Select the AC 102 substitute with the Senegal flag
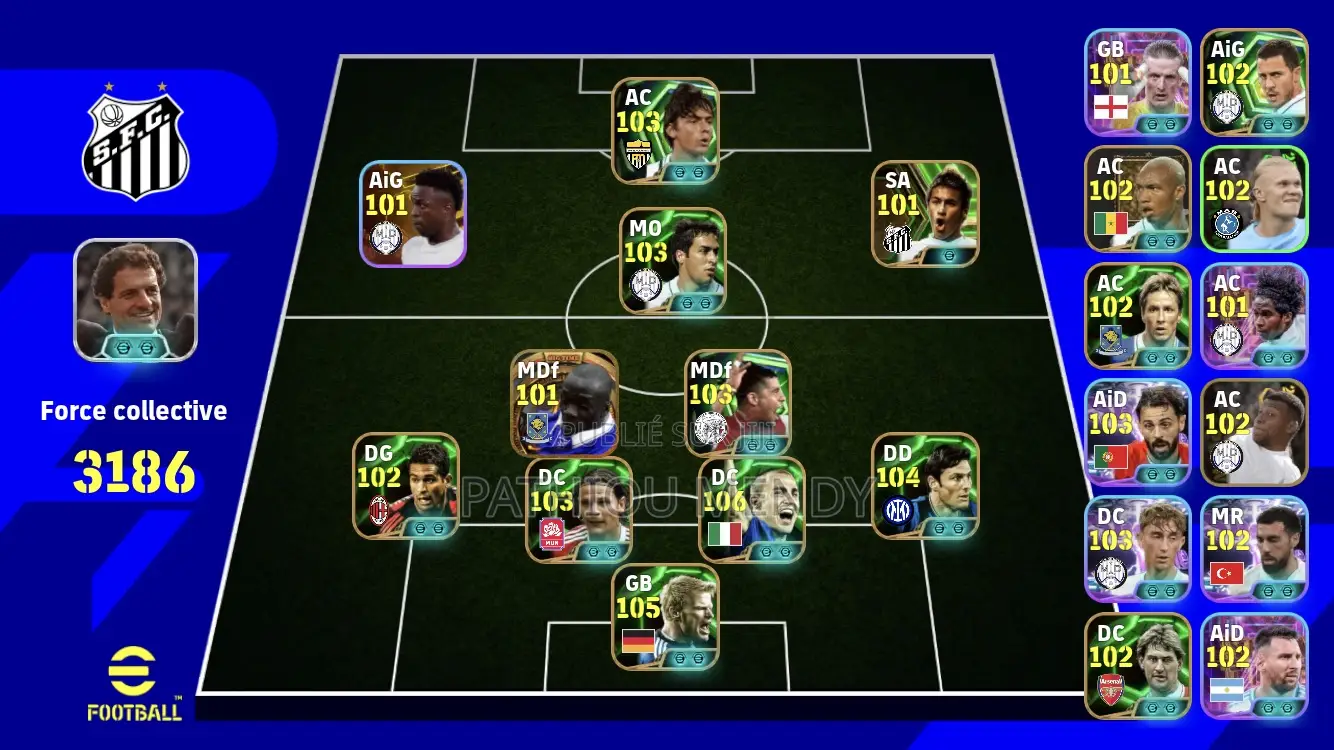Image resolution: width=1334 pixels, height=750 pixels. (x=1138, y=199)
